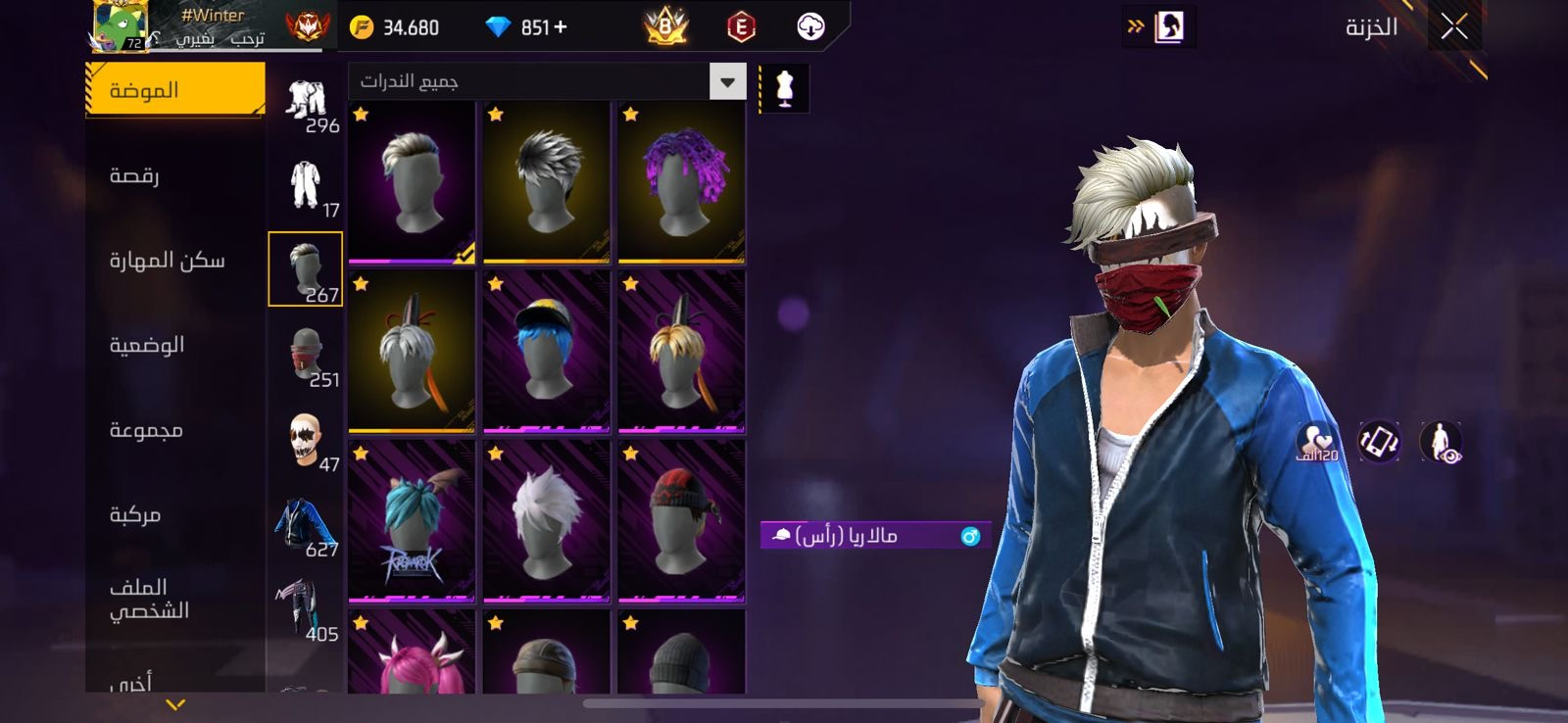
Task: Close the vault screen with the X
Action: (x=1454, y=26)
